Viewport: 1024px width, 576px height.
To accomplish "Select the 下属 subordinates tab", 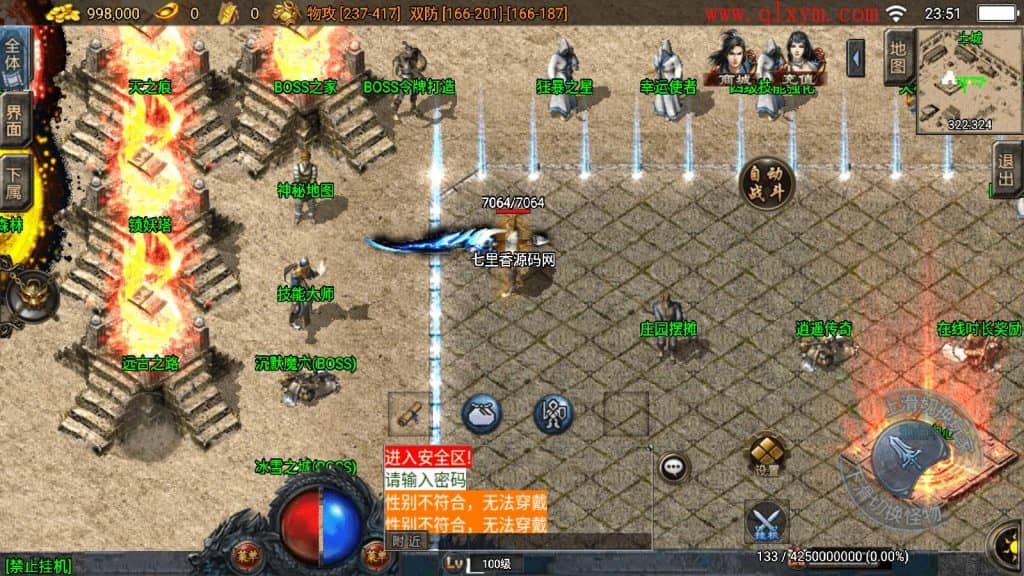I will point(14,180).
